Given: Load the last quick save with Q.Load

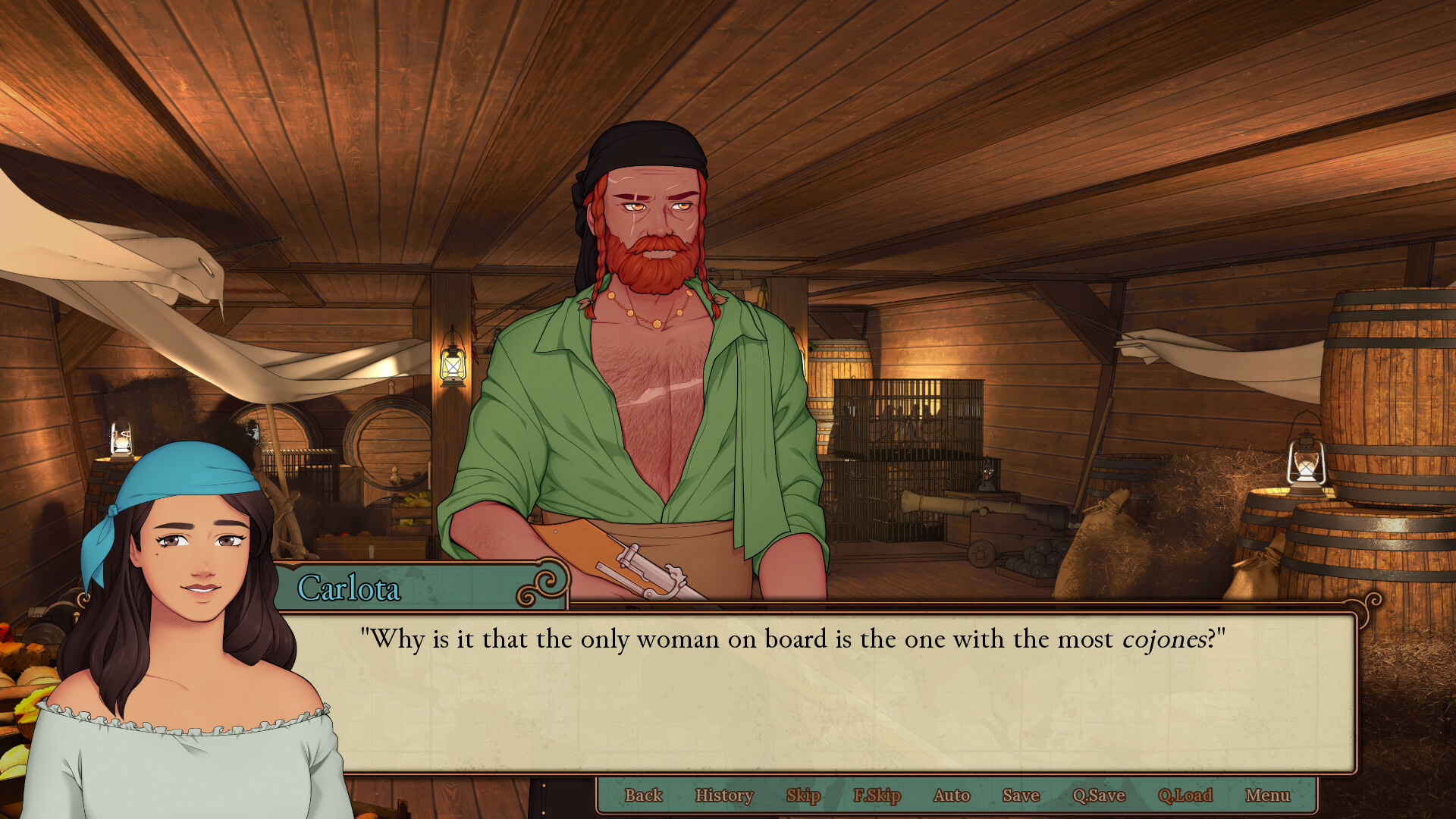Looking at the screenshot, I should (1187, 795).
